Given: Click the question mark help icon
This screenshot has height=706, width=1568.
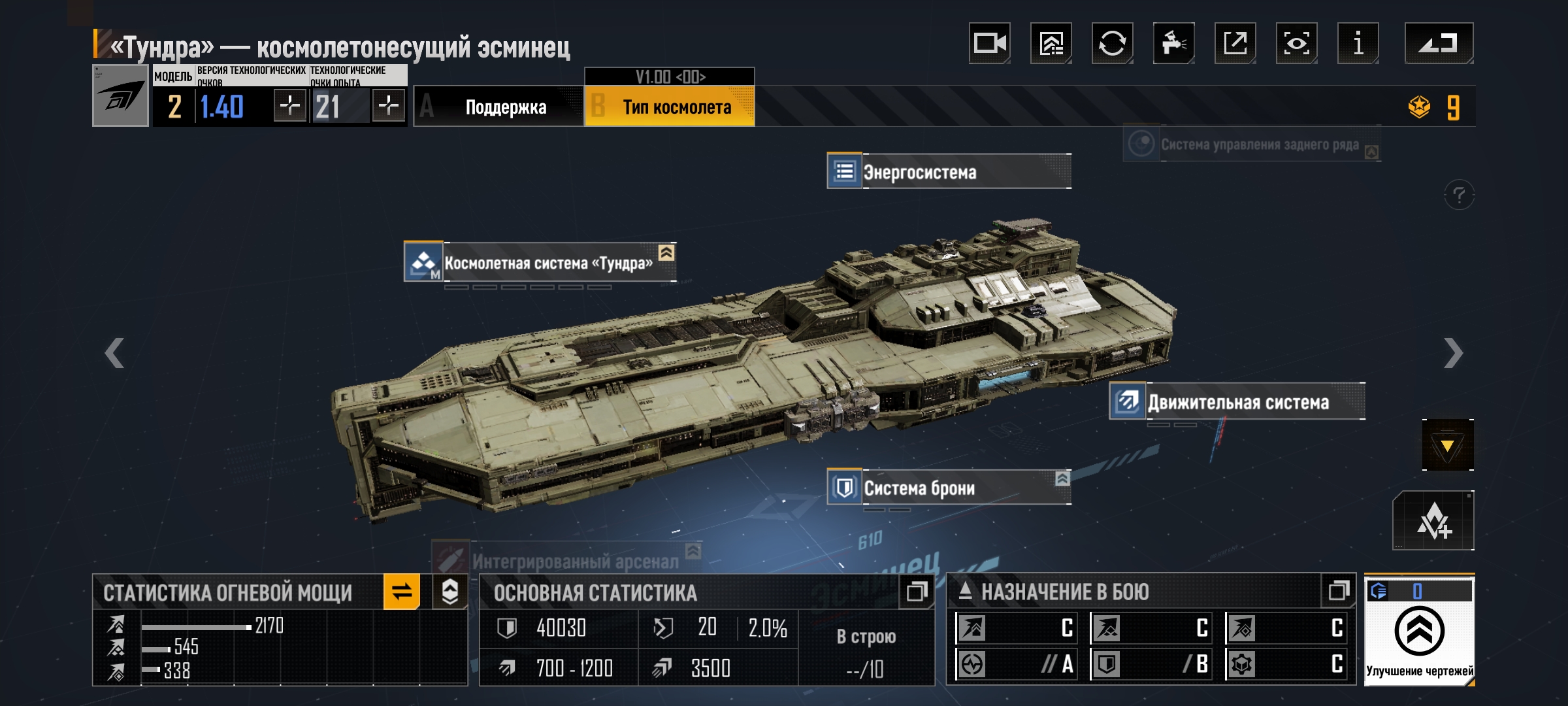Looking at the screenshot, I should (1459, 195).
